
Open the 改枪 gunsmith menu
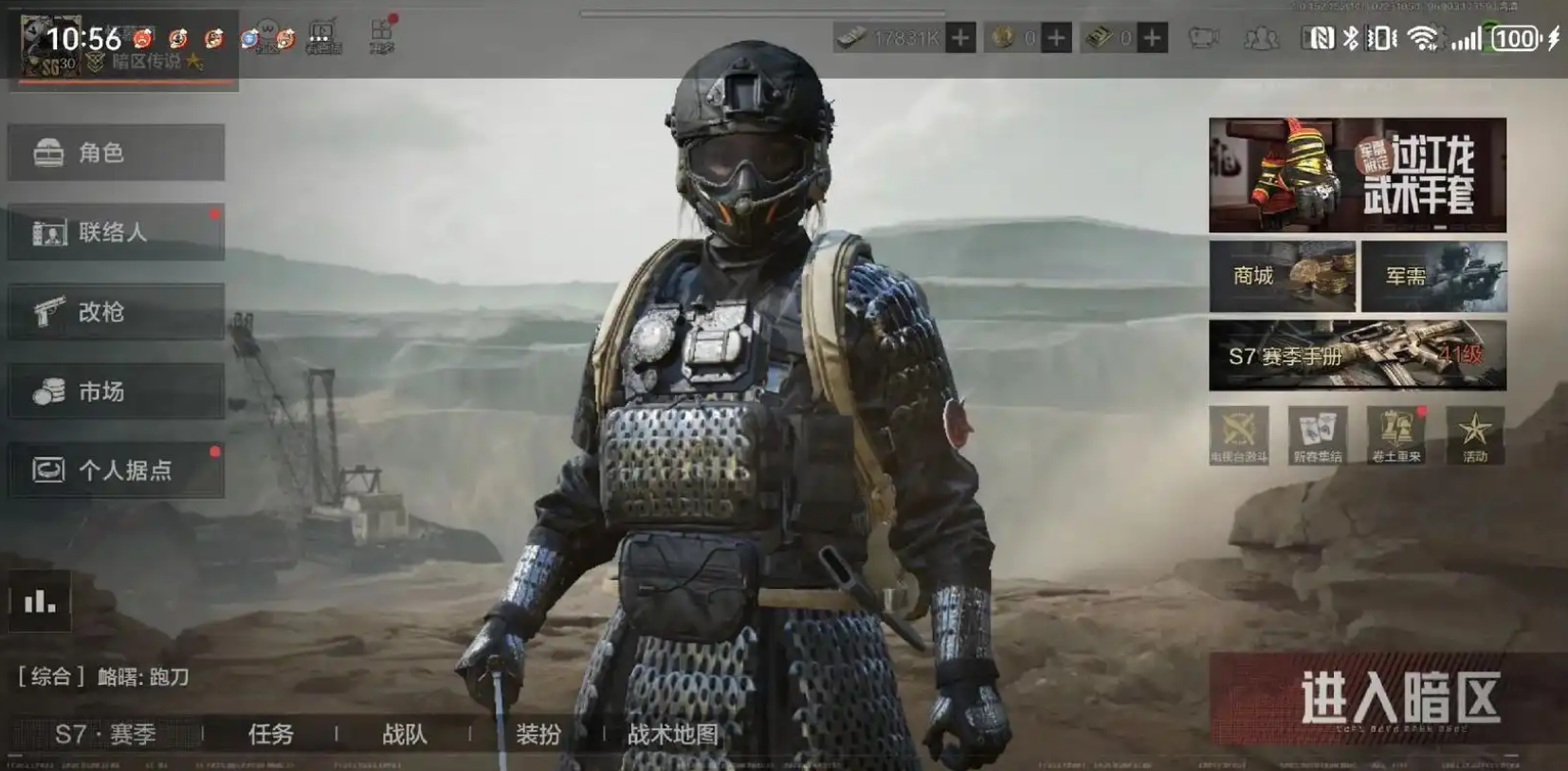click(x=116, y=312)
